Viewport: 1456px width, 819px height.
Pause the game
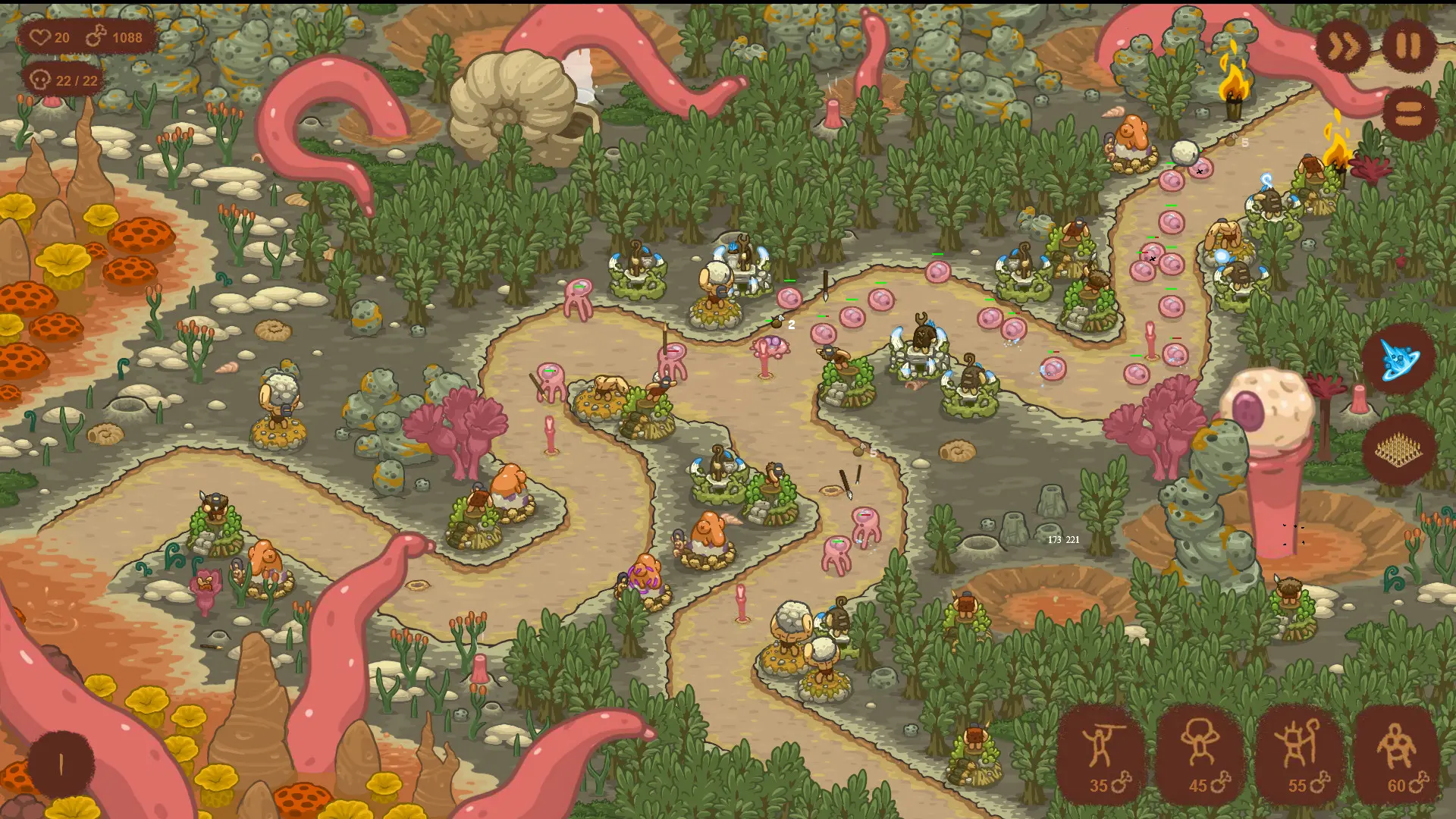coord(1409,47)
